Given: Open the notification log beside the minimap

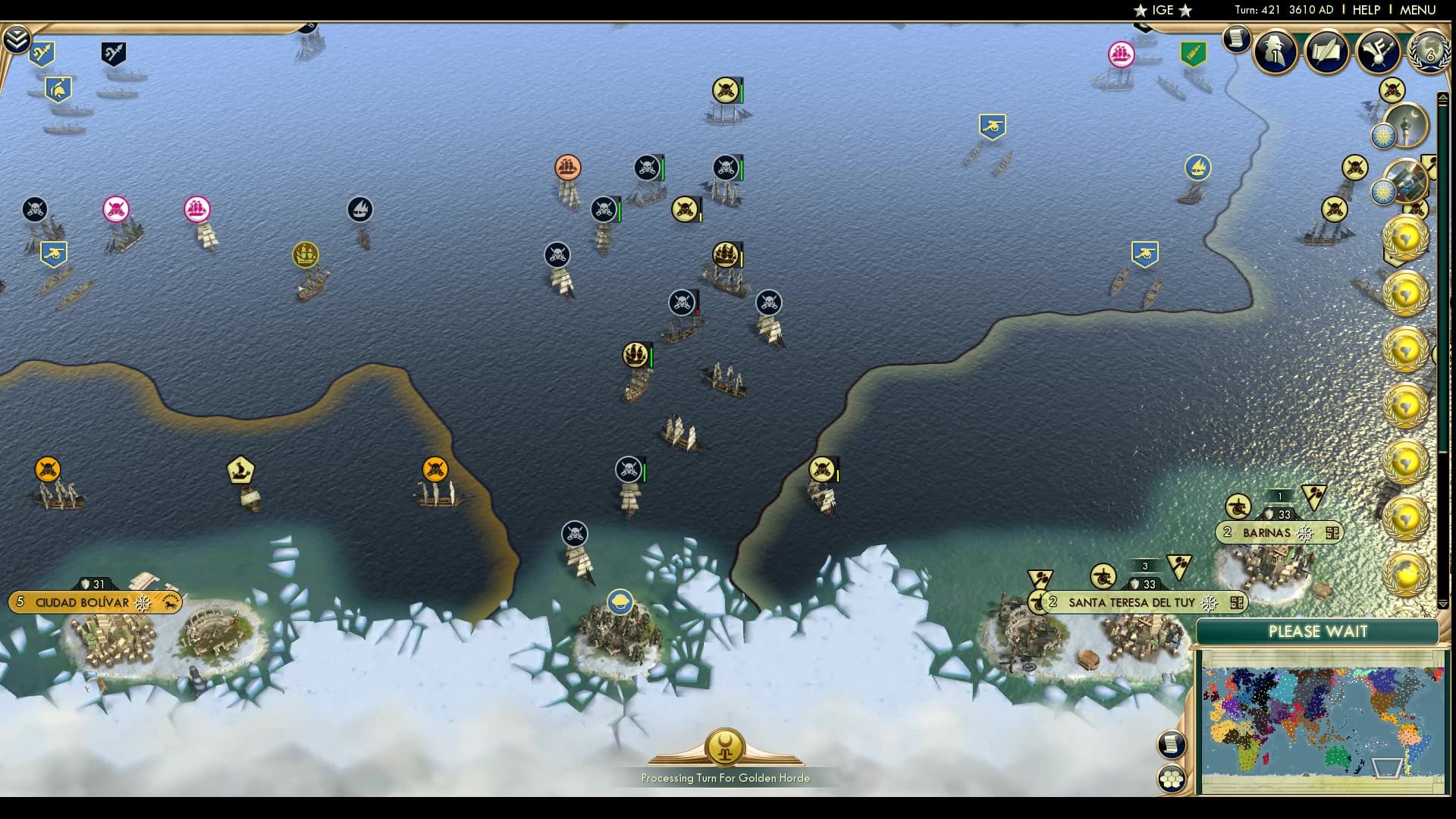Looking at the screenshot, I should click(x=1172, y=745).
